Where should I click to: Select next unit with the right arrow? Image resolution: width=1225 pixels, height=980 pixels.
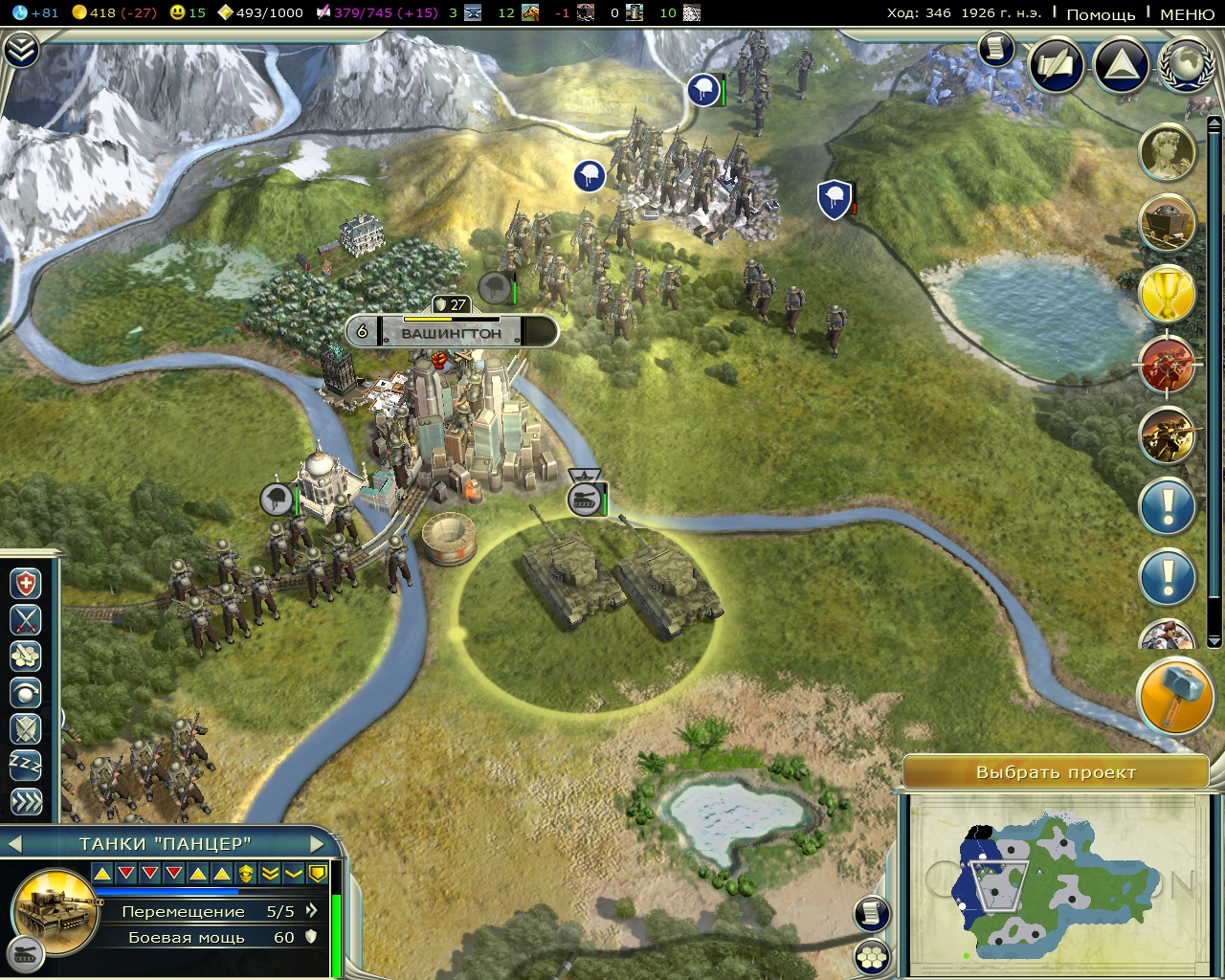coord(319,843)
